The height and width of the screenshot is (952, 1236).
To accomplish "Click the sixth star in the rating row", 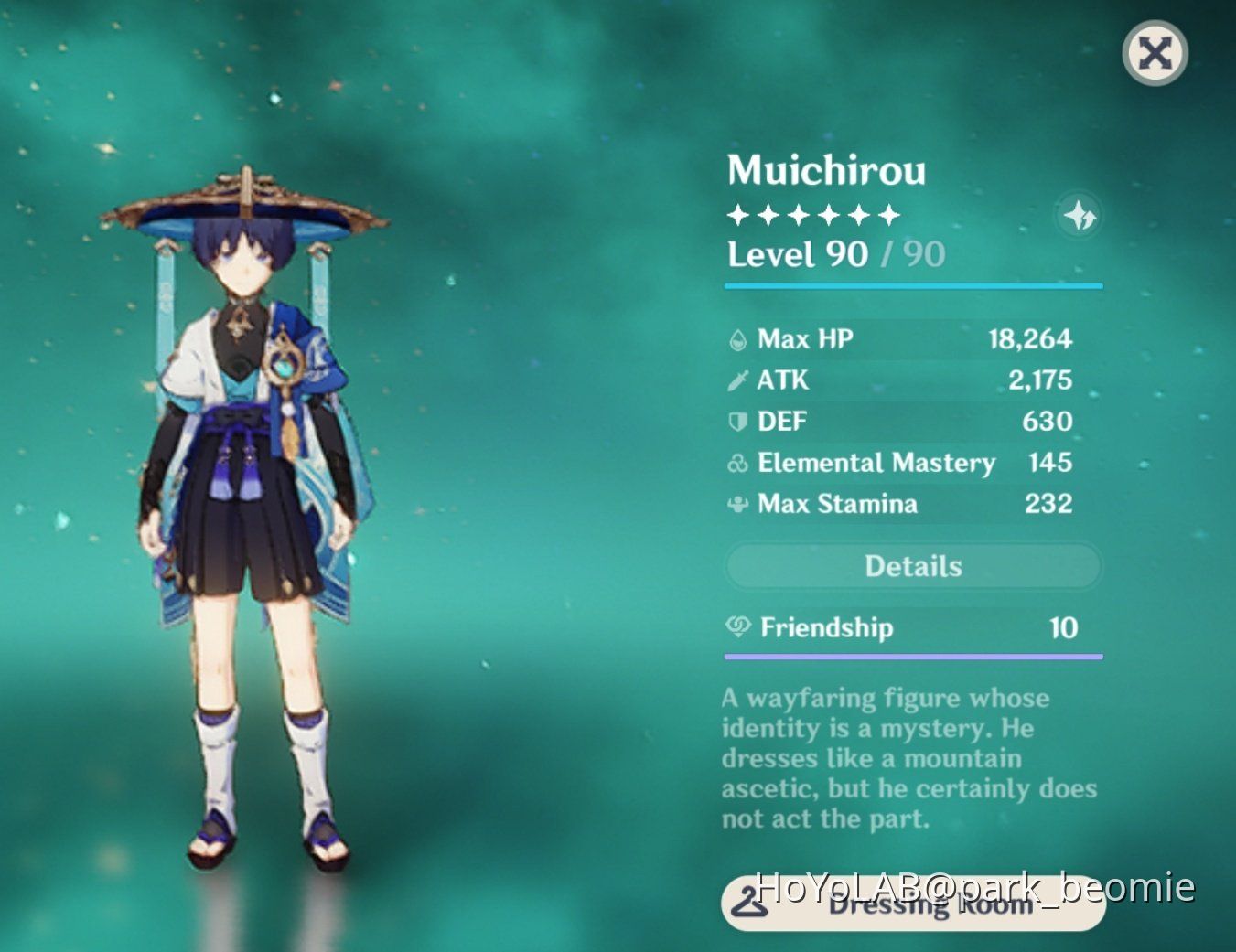I will [890, 214].
